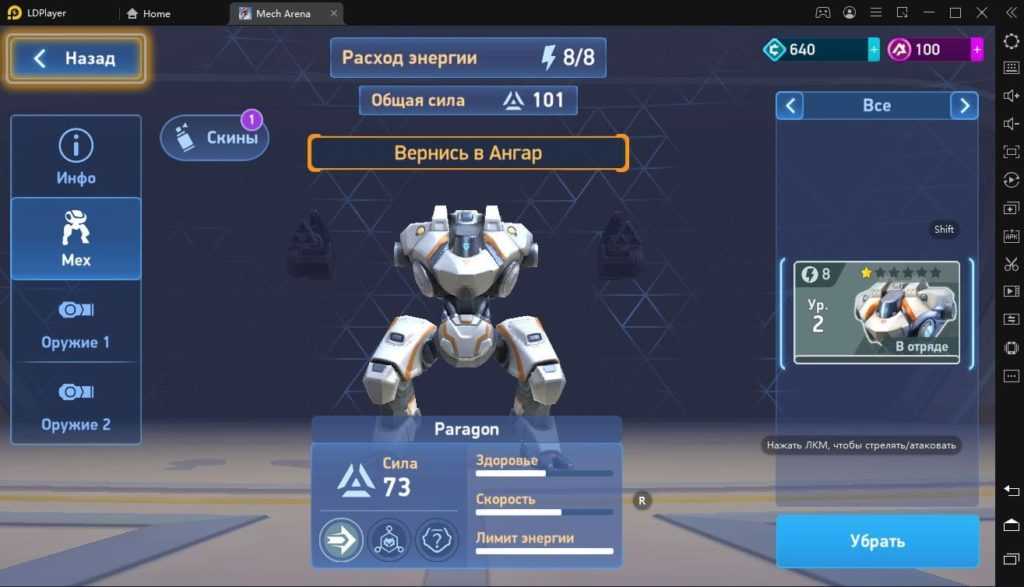
Task: Open the Инфо tab
Action: (76, 157)
